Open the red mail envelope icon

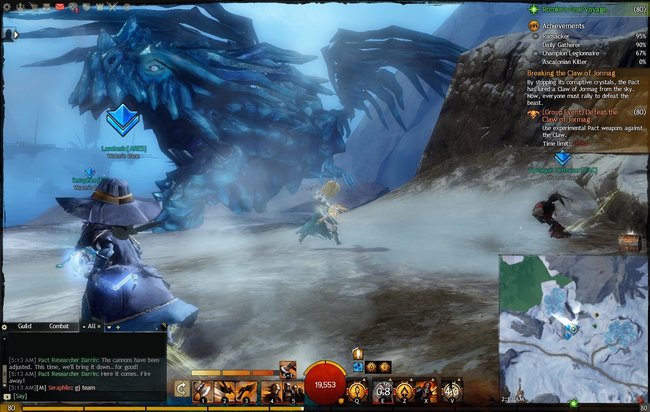pos(59,6)
